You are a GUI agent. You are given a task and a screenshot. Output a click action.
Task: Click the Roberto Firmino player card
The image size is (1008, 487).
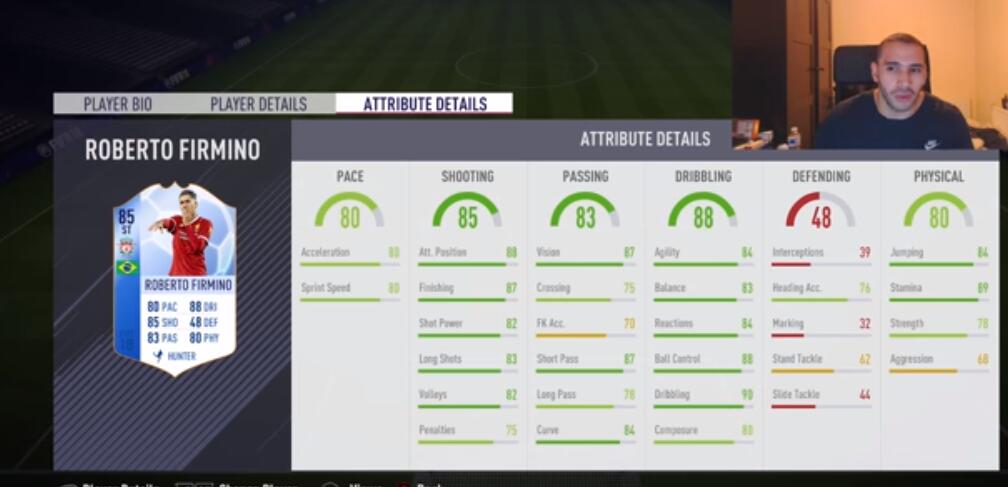pyautogui.click(x=175, y=277)
